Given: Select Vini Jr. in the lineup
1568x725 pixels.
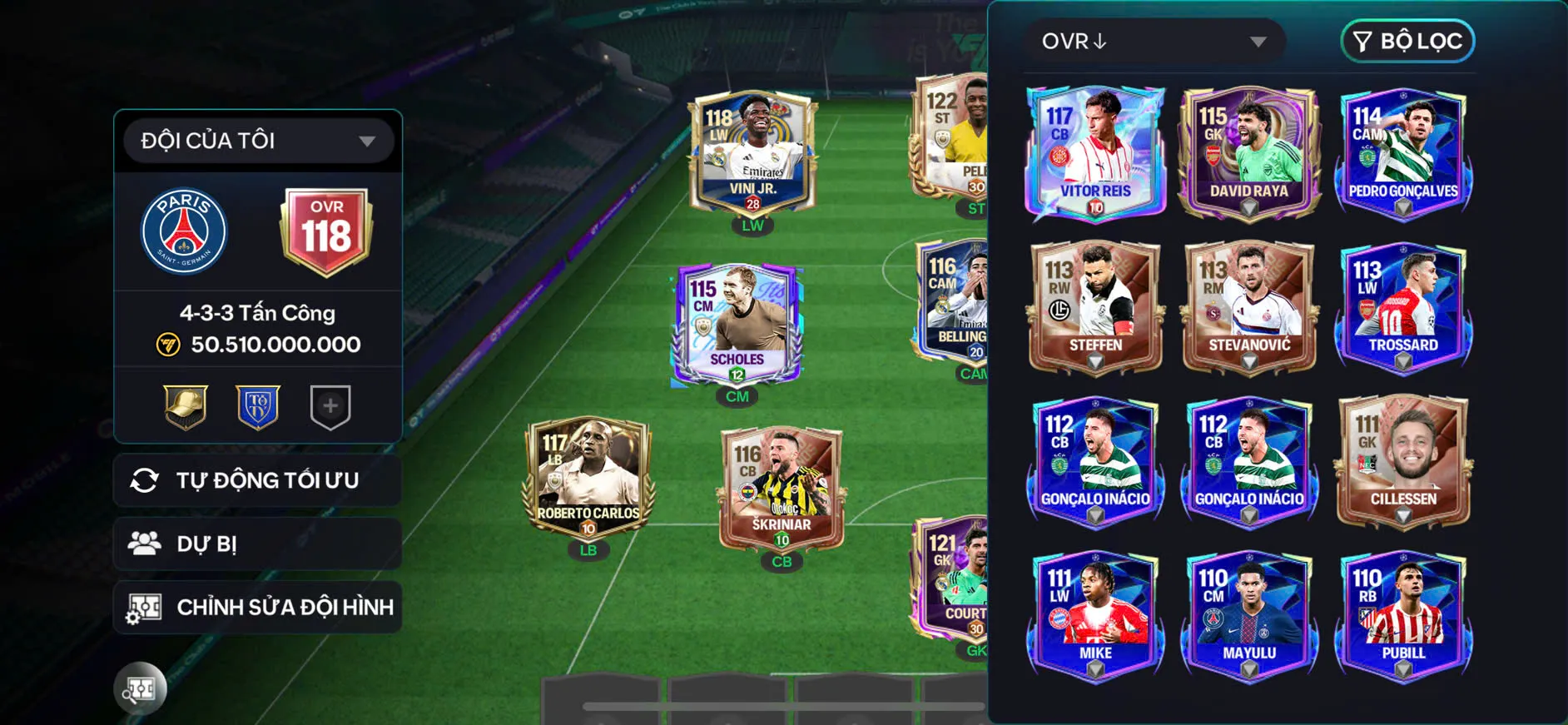Looking at the screenshot, I should click(x=752, y=154).
